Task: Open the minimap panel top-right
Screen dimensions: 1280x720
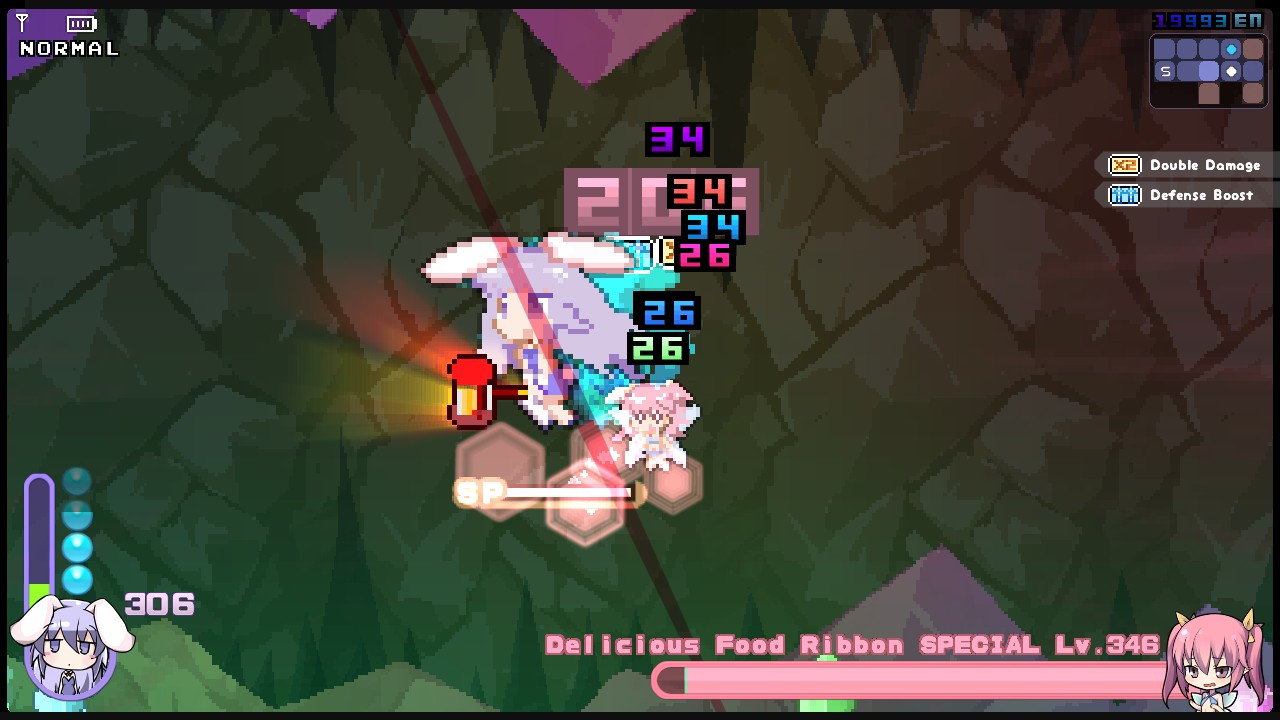Action: pyautogui.click(x=1208, y=70)
